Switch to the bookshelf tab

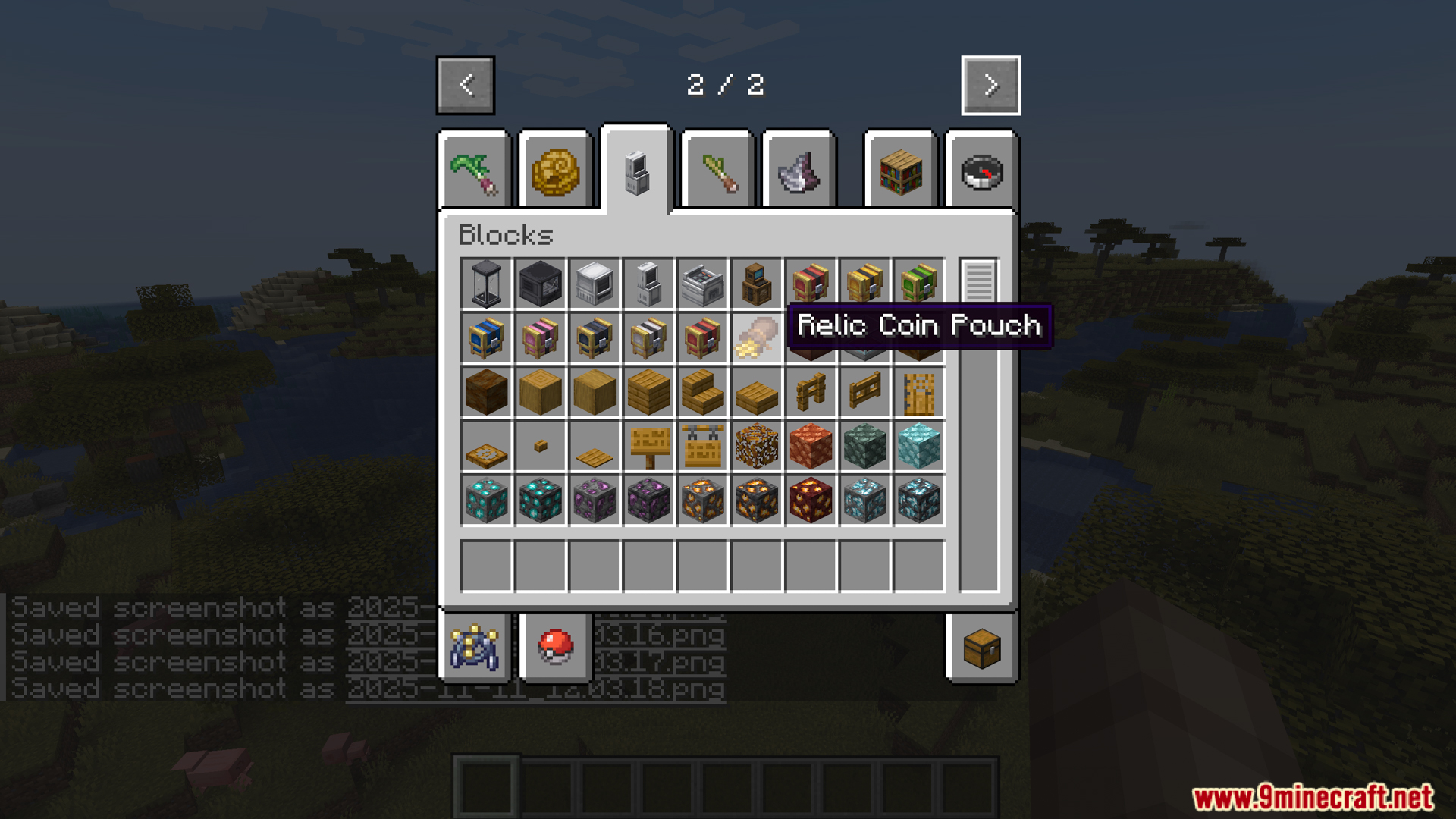[x=901, y=172]
